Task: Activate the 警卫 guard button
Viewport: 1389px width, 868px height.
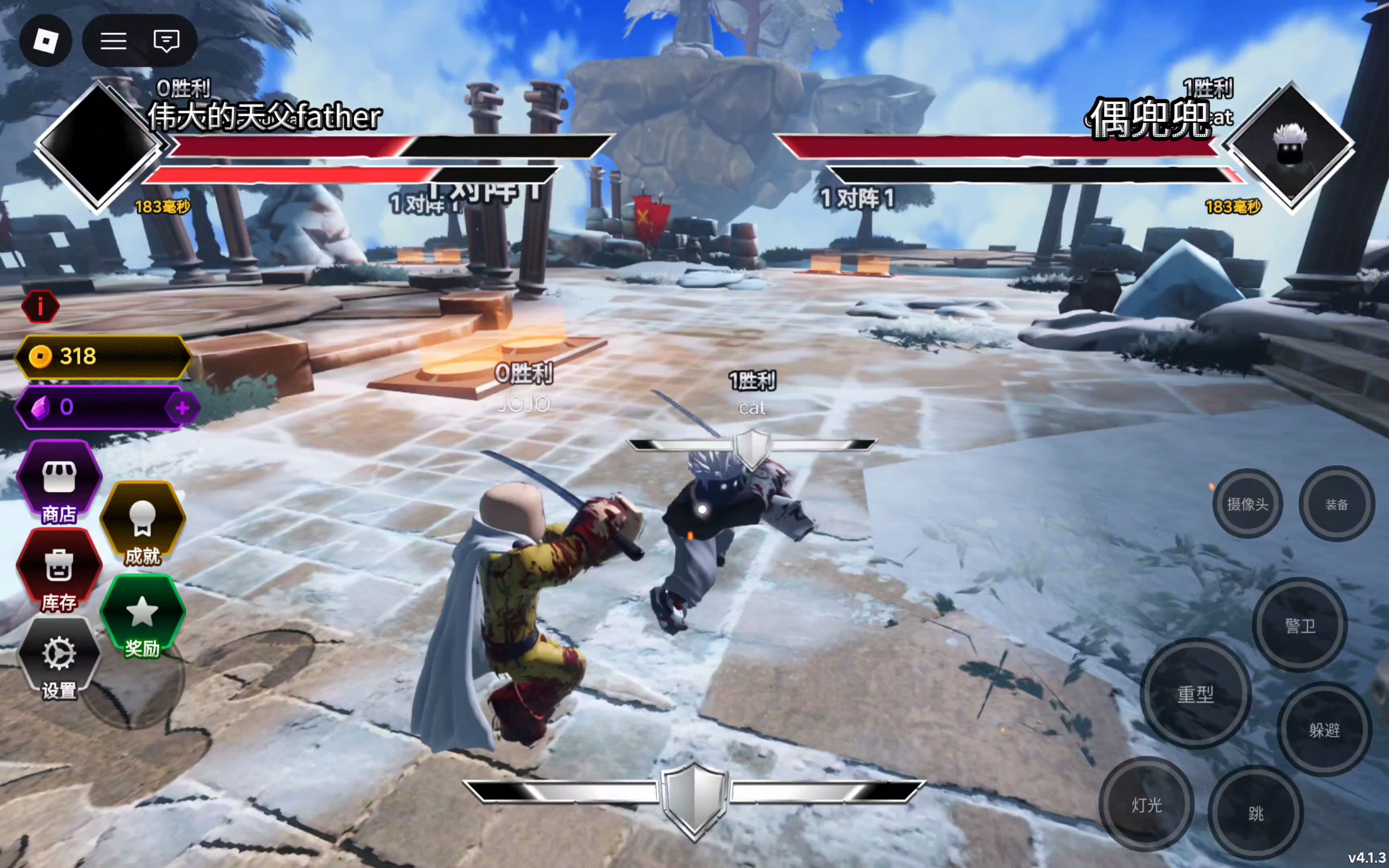Action: coord(1300,625)
